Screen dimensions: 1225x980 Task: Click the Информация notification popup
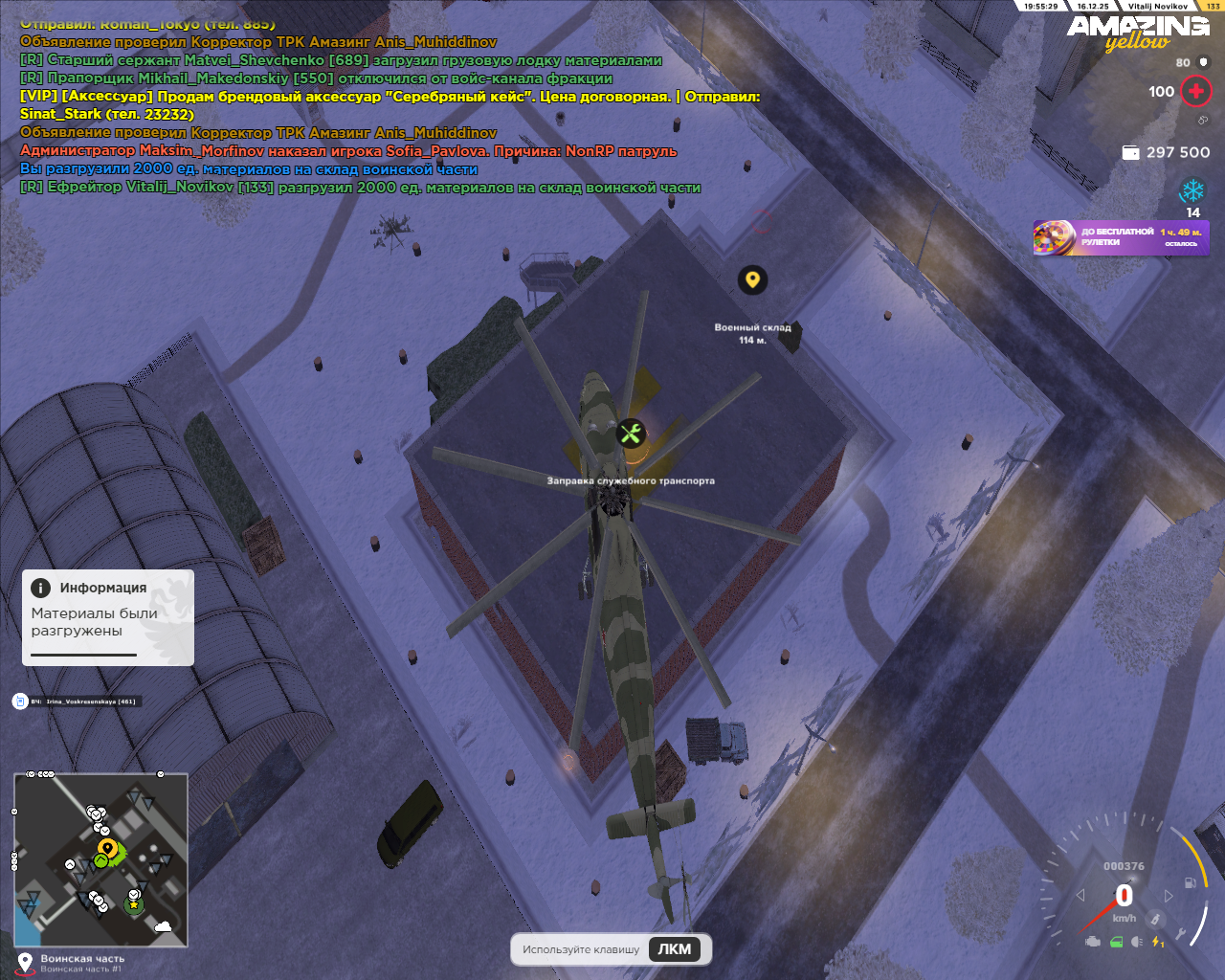click(108, 617)
